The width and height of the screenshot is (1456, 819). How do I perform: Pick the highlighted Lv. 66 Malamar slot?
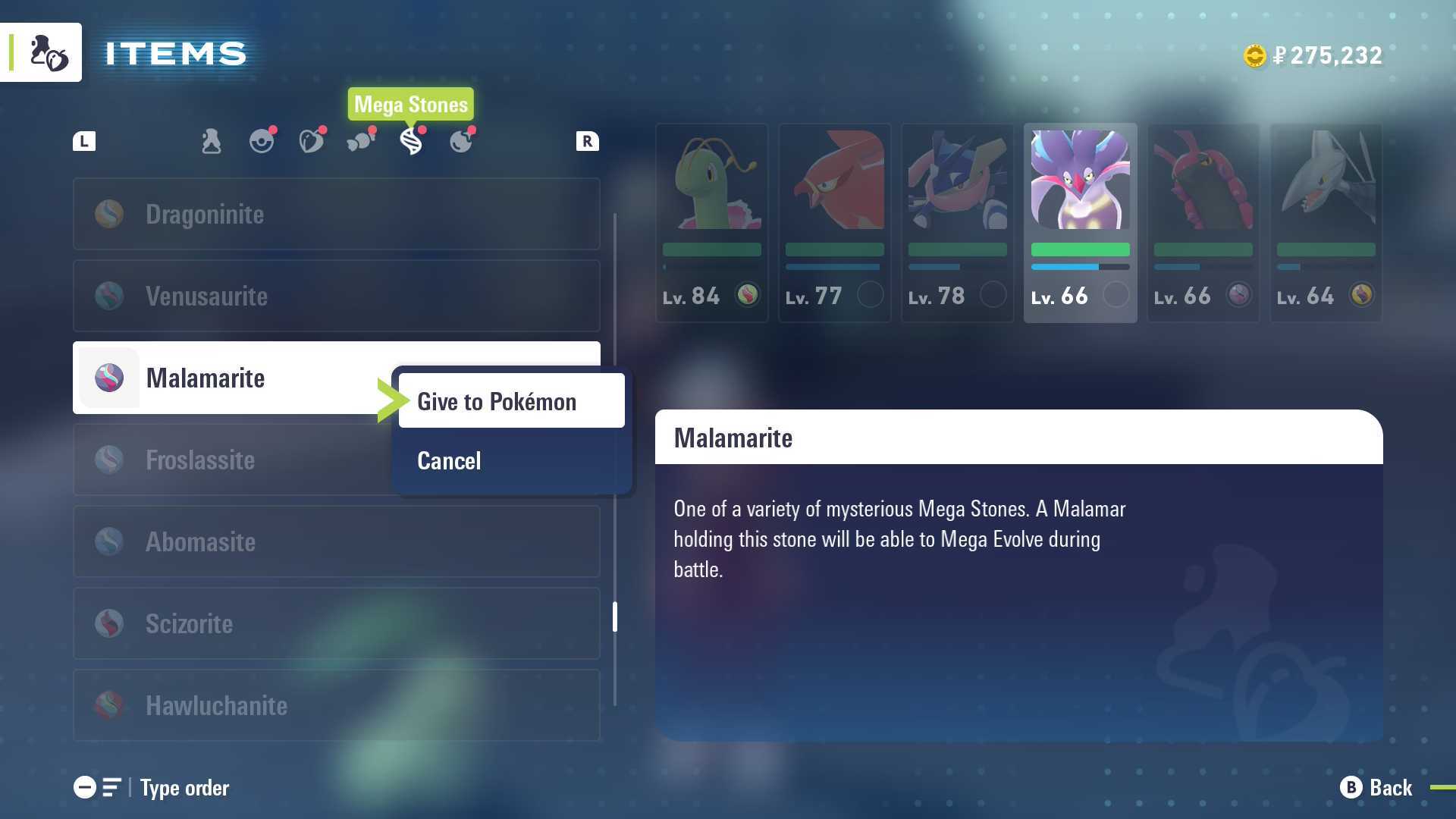point(1080,223)
